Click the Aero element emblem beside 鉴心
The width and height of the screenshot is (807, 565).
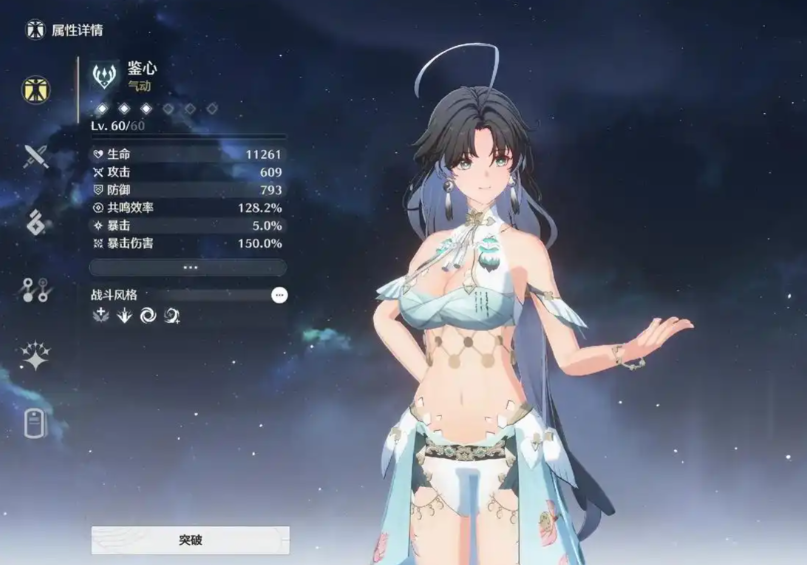[104, 76]
